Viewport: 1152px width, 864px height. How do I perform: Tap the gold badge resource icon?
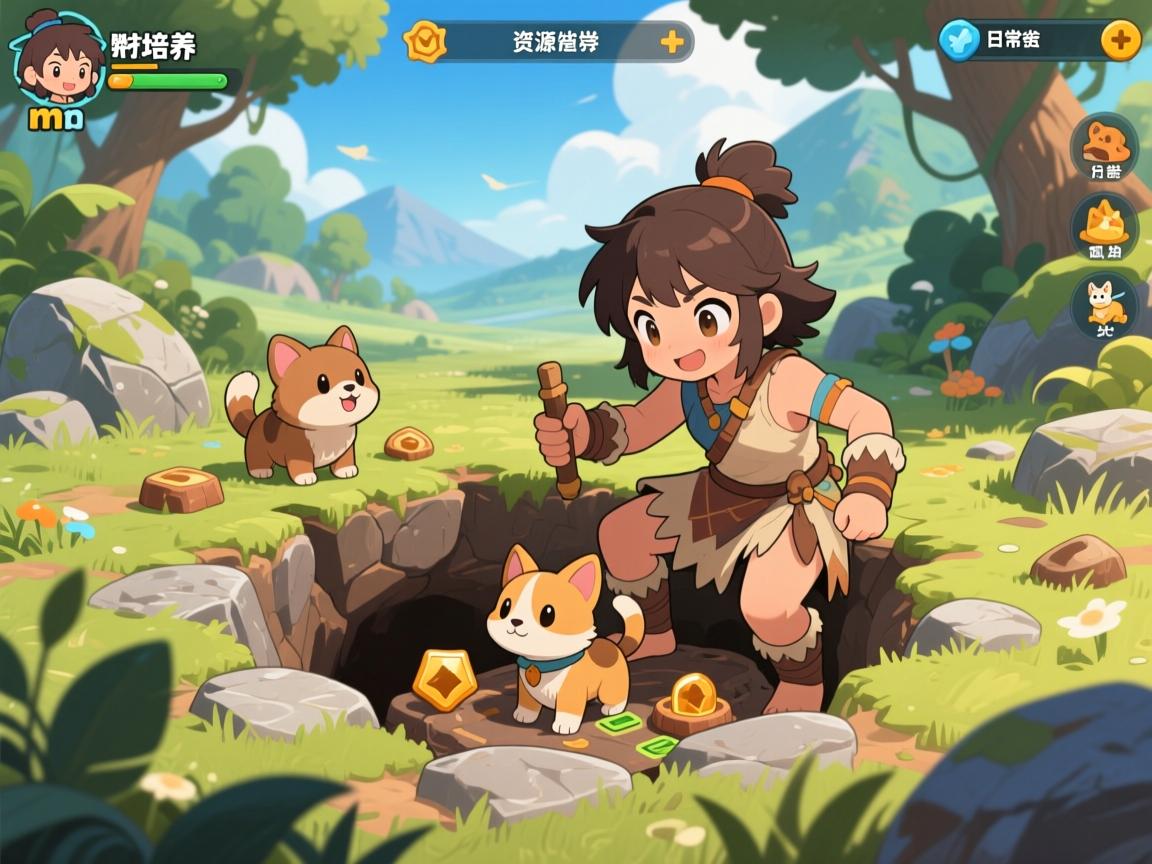tap(425, 42)
